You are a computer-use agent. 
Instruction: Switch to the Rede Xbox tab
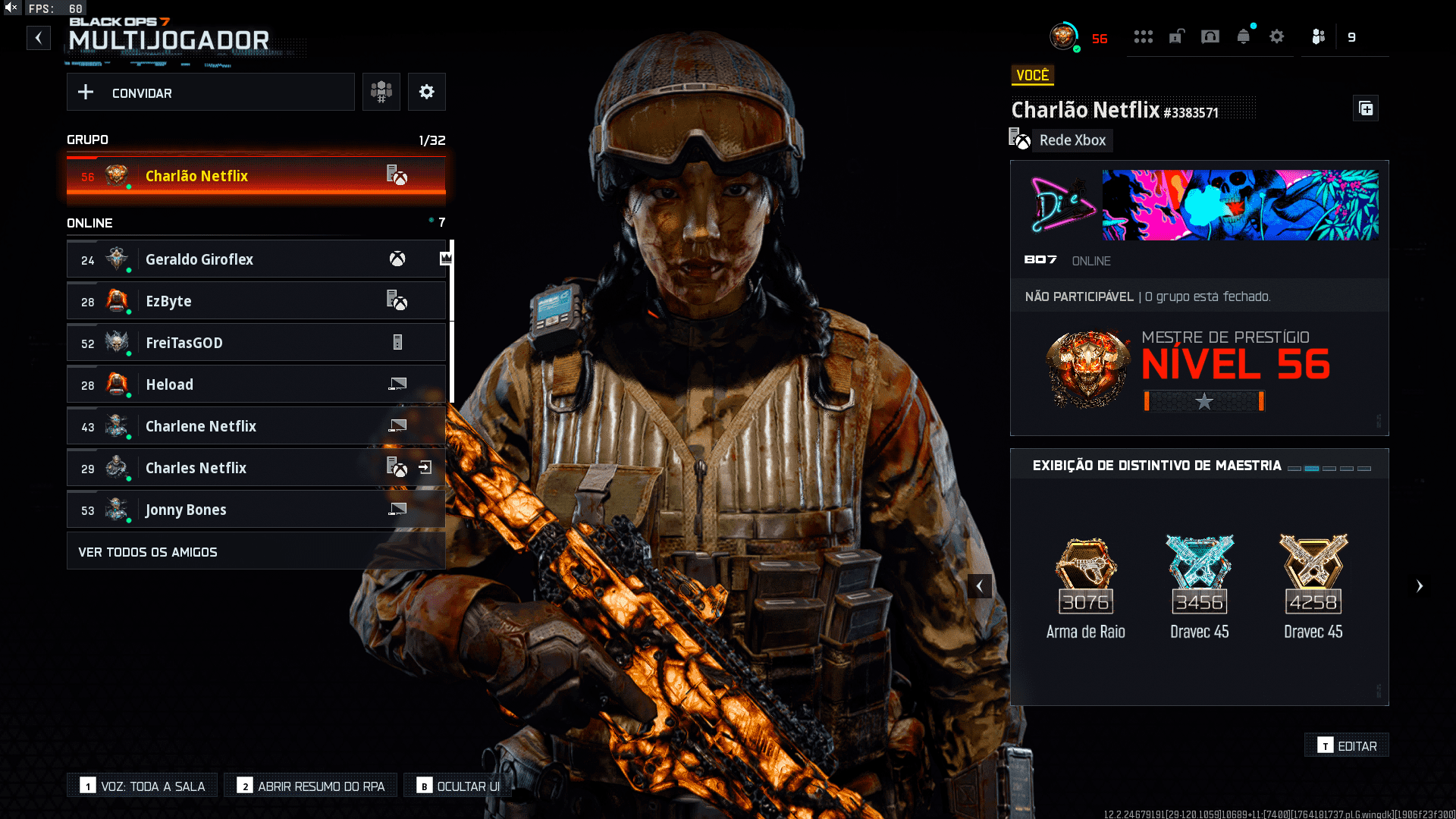[1072, 140]
